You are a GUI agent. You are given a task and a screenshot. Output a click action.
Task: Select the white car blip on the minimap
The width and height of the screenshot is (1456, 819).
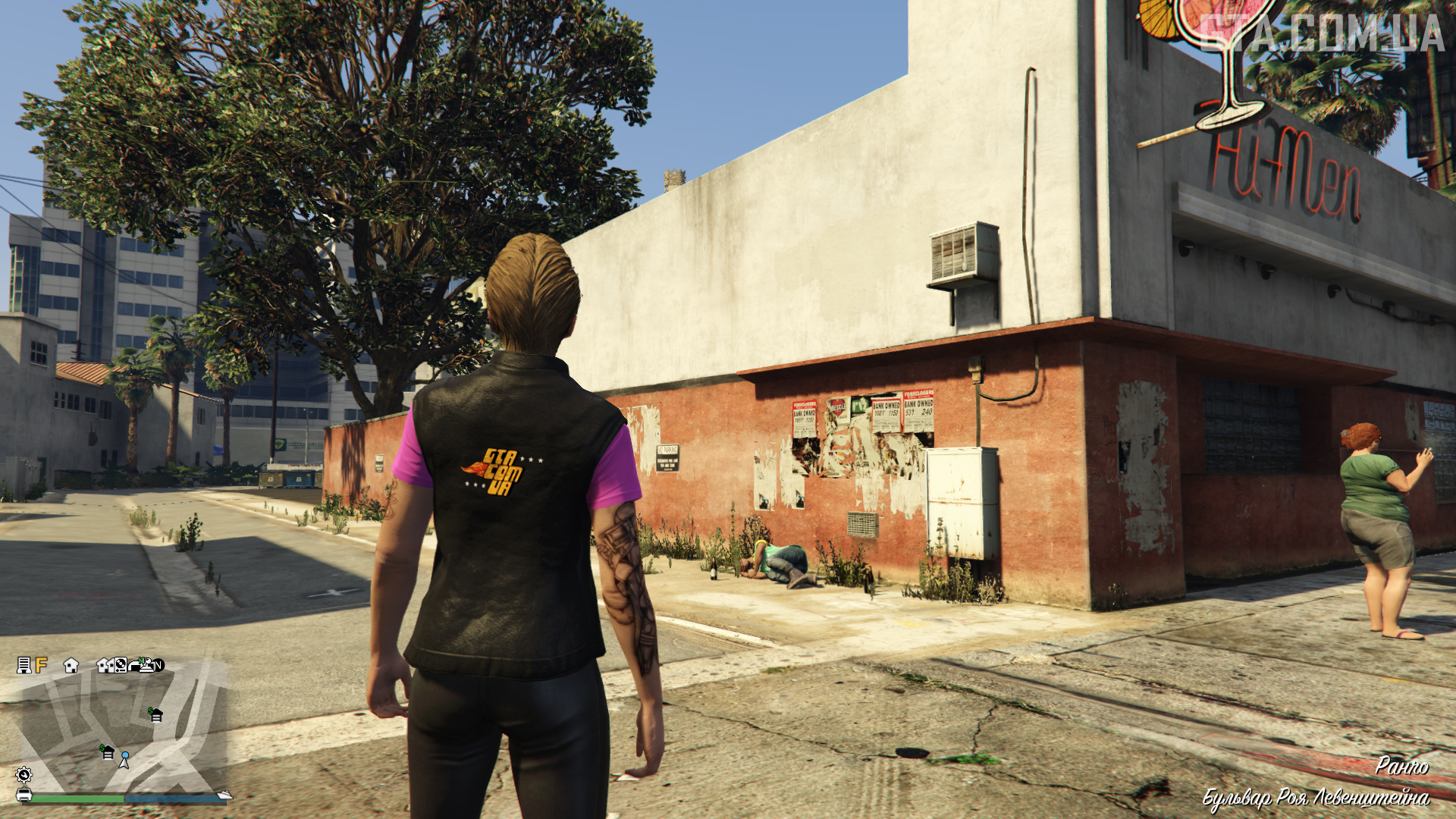coord(24,795)
